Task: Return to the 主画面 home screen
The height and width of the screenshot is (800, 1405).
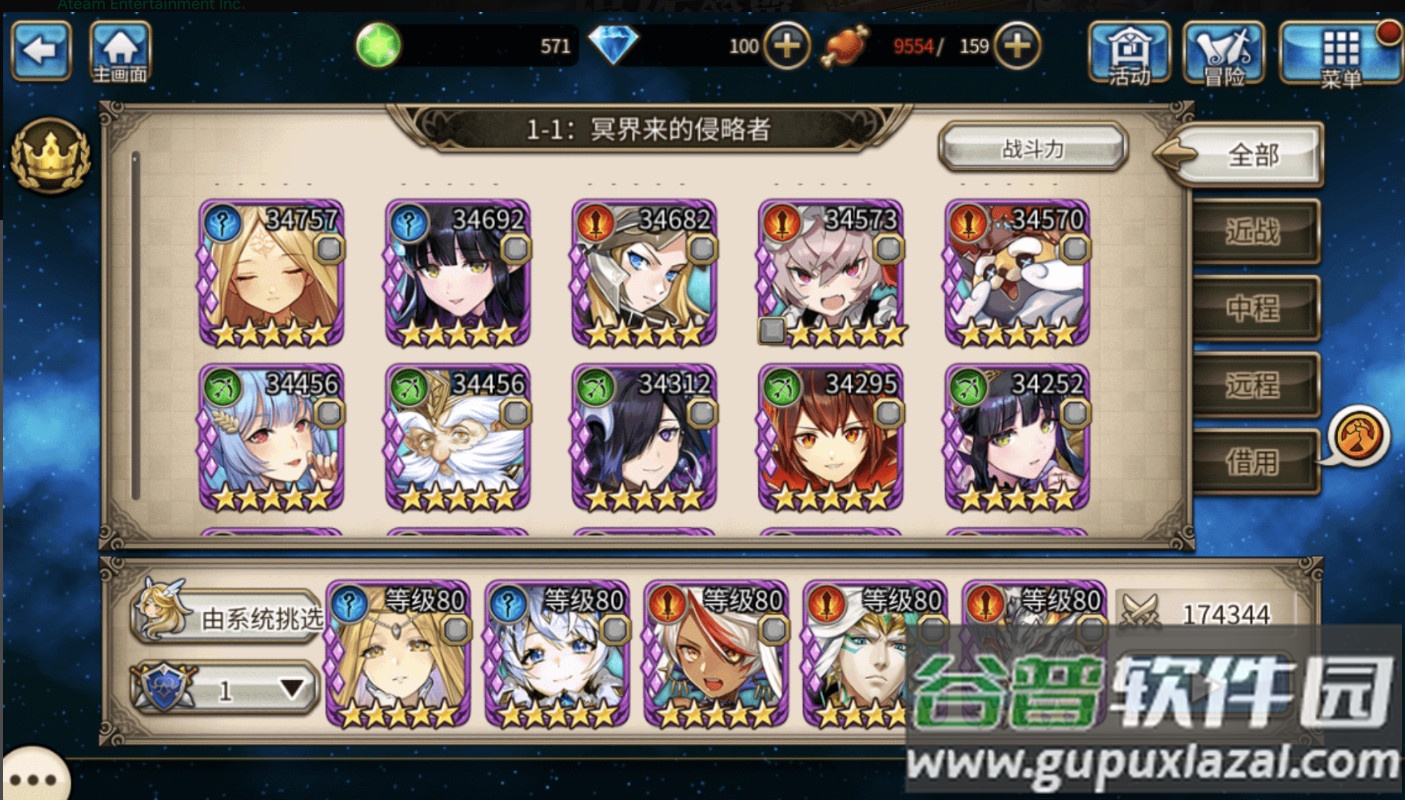Action: click(121, 52)
